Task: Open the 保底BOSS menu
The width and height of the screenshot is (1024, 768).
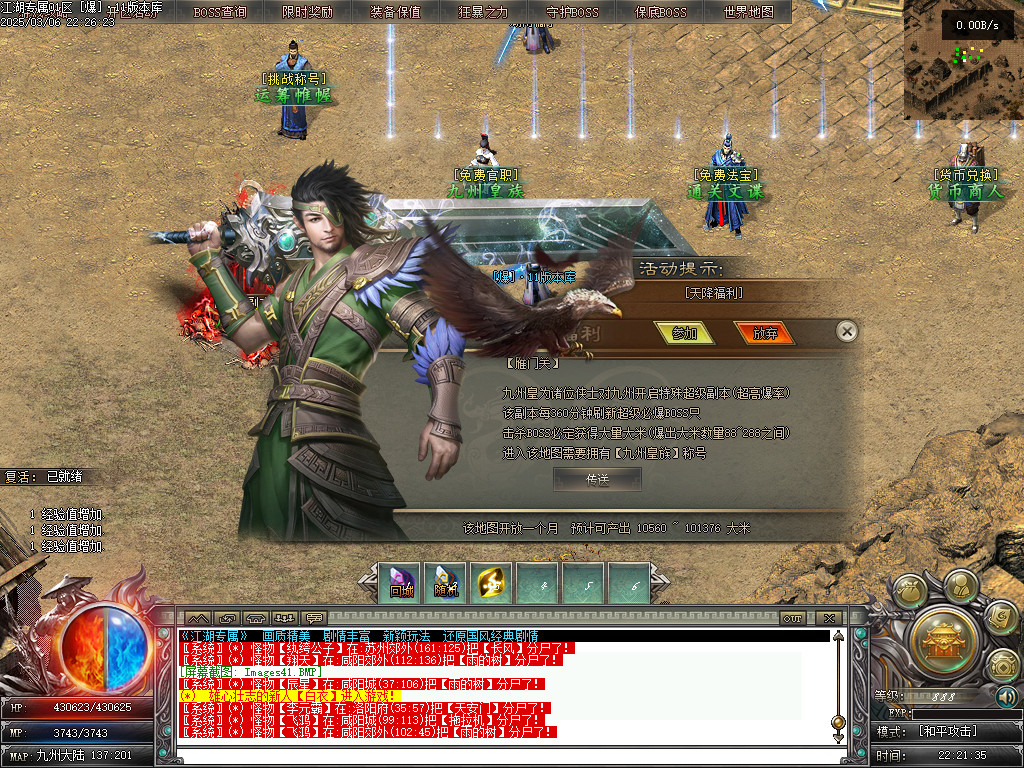Action: coord(660,12)
